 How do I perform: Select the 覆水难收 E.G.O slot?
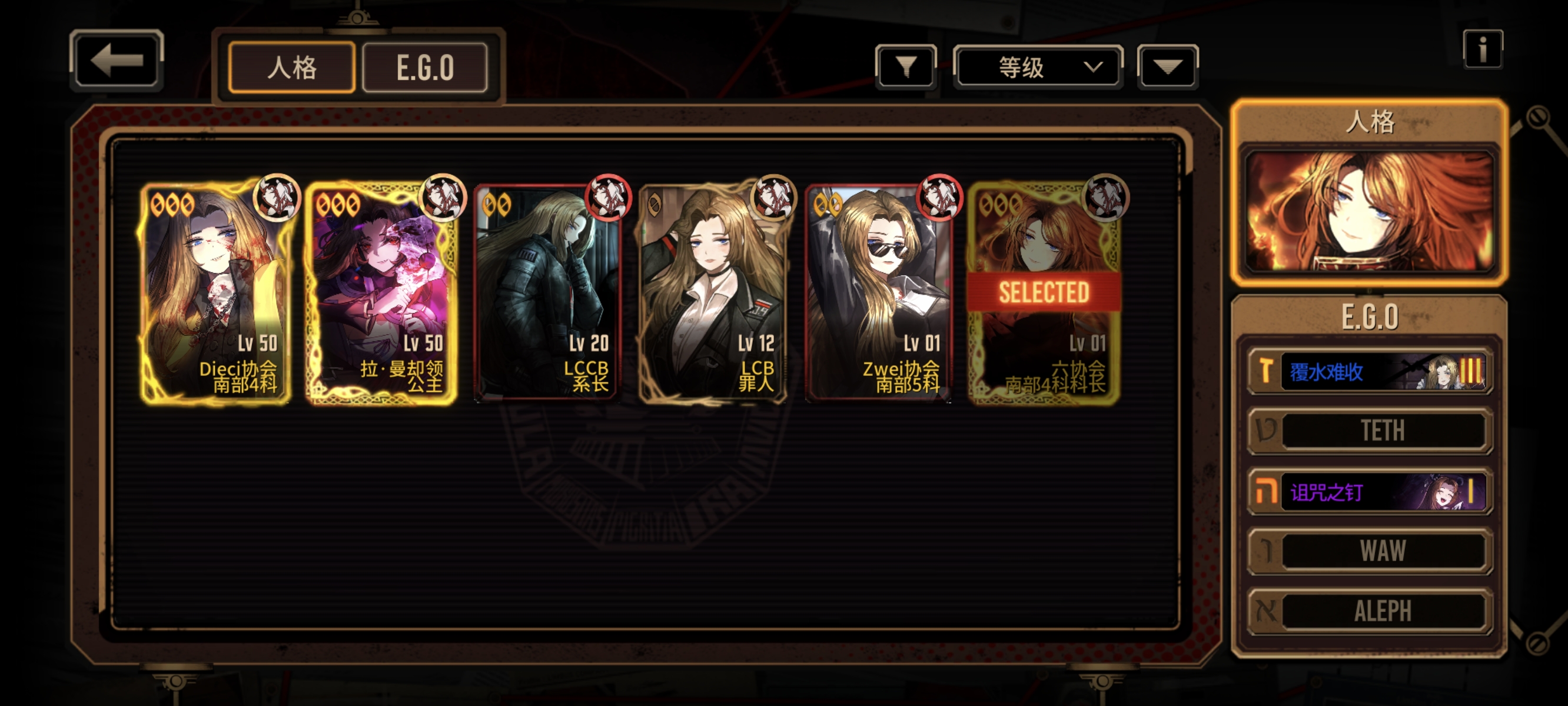click(1370, 371)
